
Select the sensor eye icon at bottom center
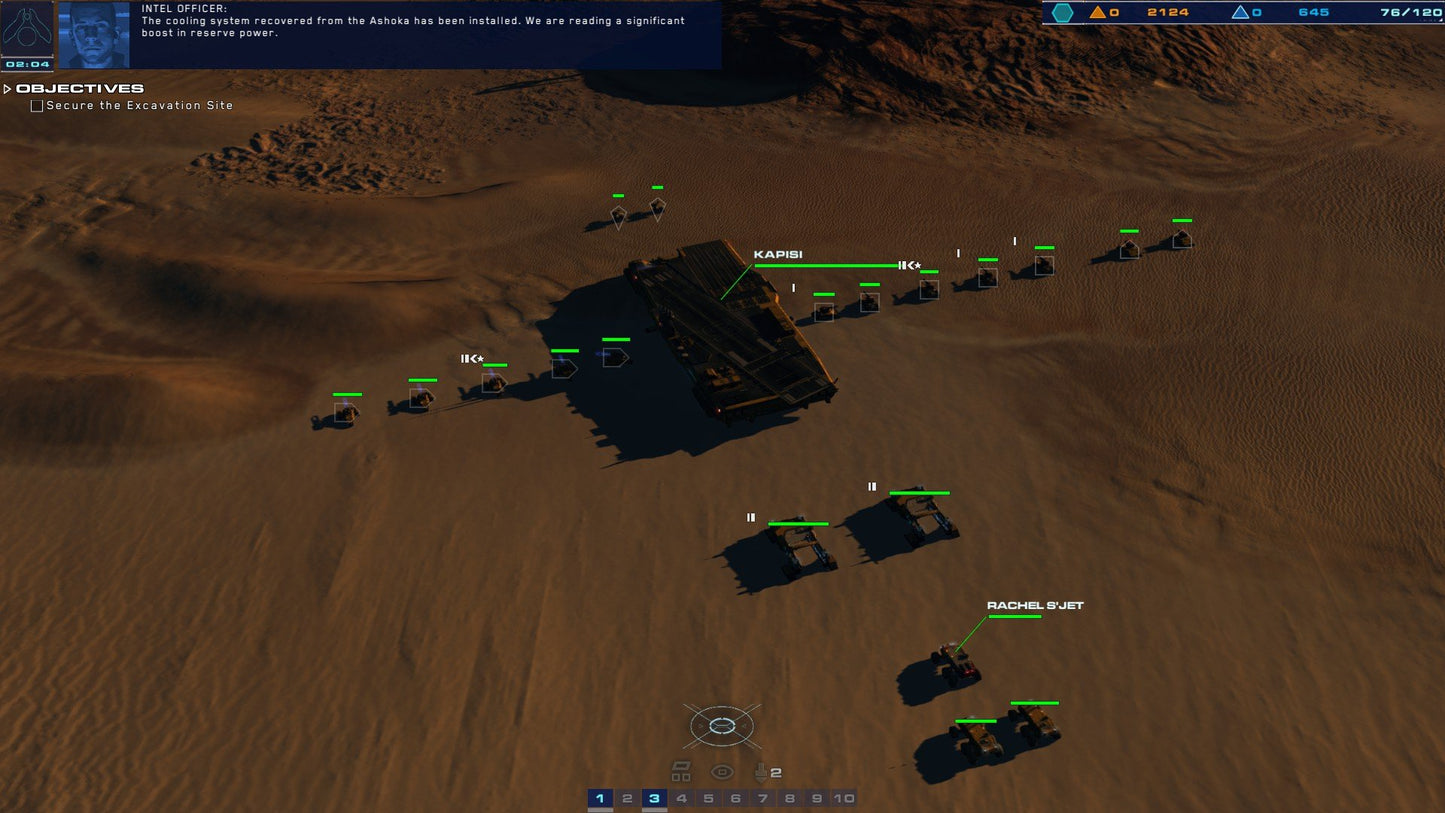pos(722,771)
